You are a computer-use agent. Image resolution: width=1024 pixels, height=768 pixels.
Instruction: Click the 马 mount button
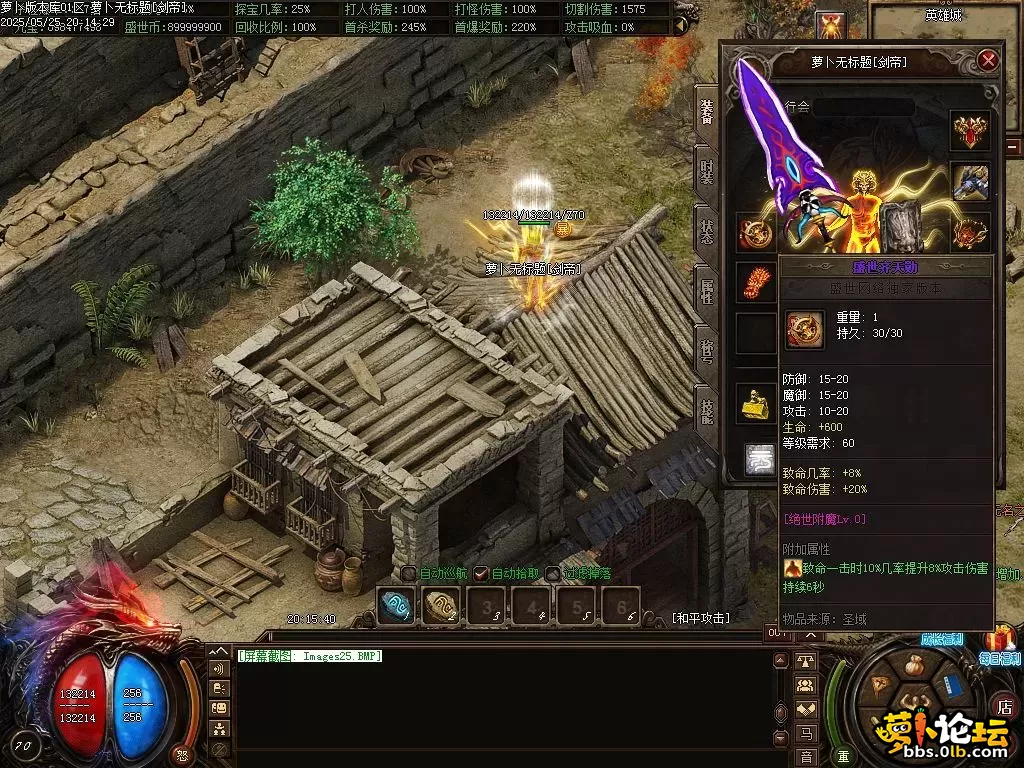tap(805, 734)
